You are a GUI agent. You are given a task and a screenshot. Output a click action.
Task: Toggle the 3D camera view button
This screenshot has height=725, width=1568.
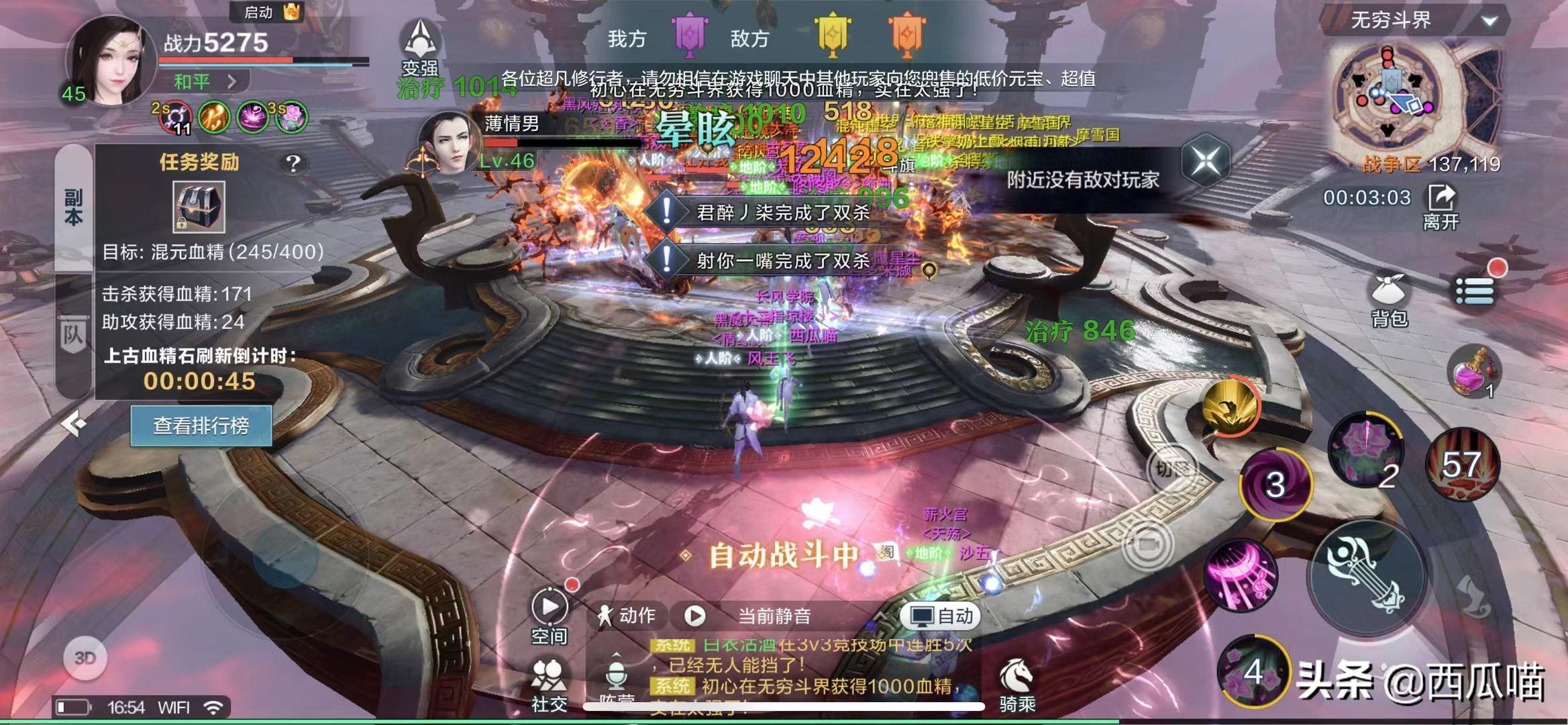point(85,658)
